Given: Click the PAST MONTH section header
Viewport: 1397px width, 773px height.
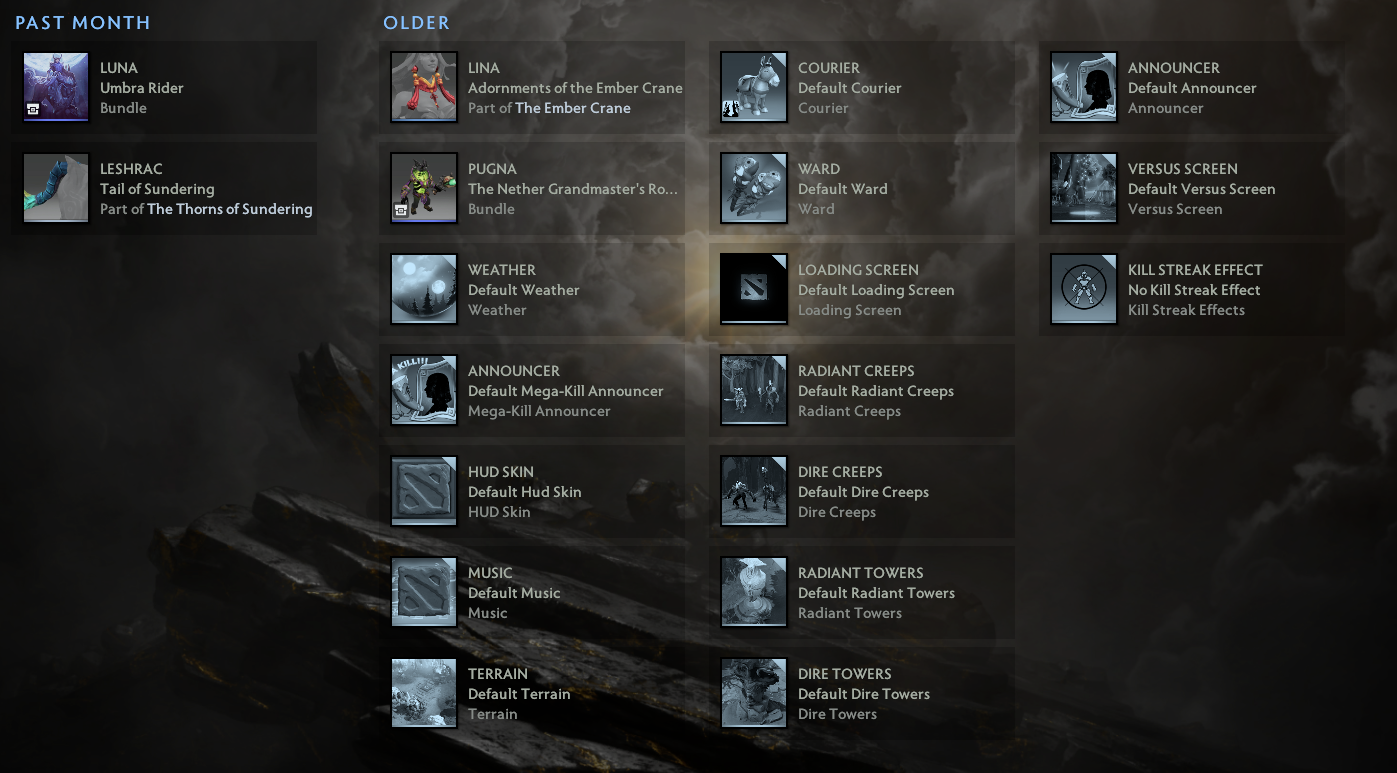Looking at the screenshot, I should tap(82, 22).
